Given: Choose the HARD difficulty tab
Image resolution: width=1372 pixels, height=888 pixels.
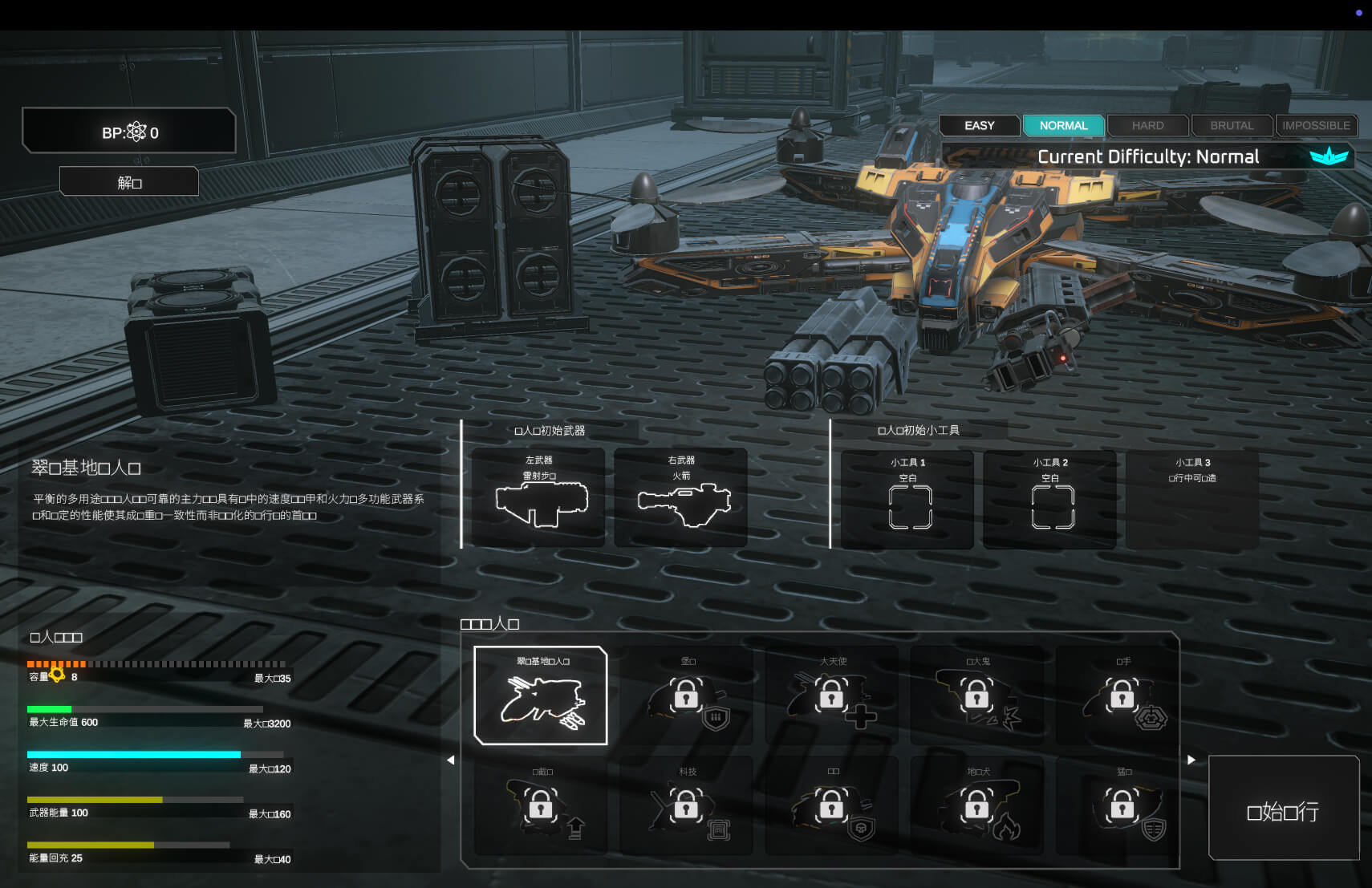Looking at the screenshot, I should point(1147,126).
